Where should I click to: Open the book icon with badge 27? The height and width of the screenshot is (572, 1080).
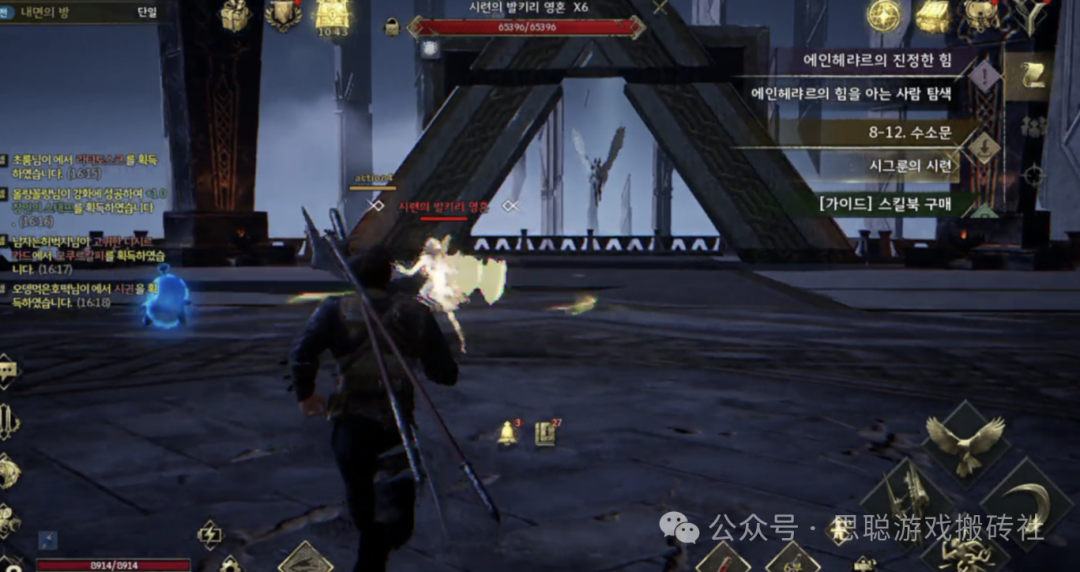[x=545, y=433]
